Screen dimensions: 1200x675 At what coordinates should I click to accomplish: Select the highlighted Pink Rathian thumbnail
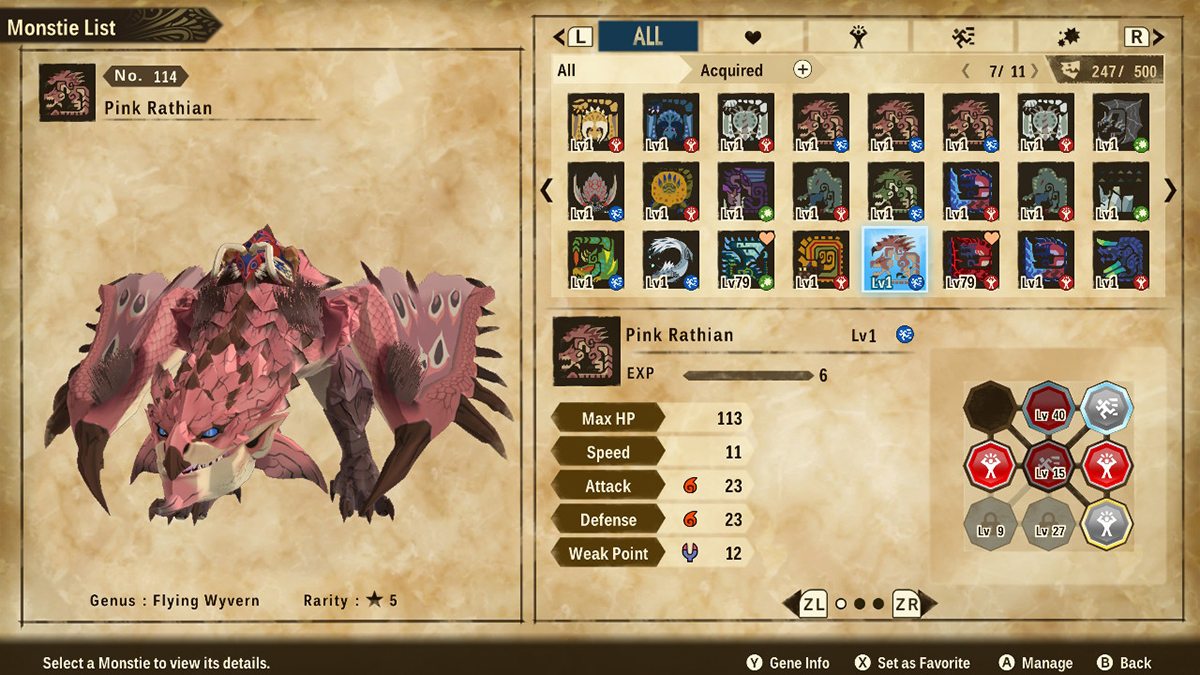click(896, 259)
